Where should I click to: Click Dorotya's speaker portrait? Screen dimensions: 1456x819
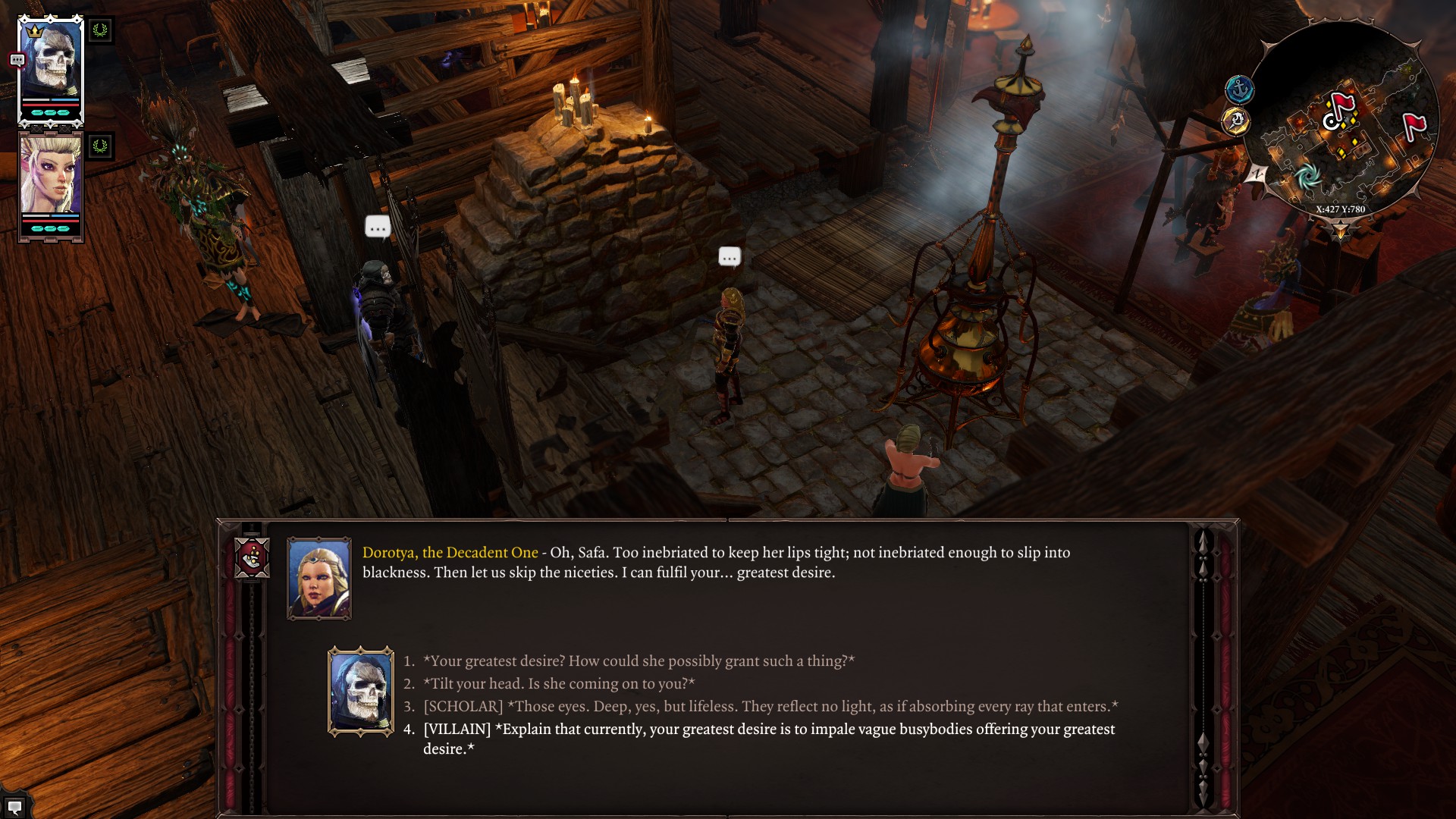319,579
